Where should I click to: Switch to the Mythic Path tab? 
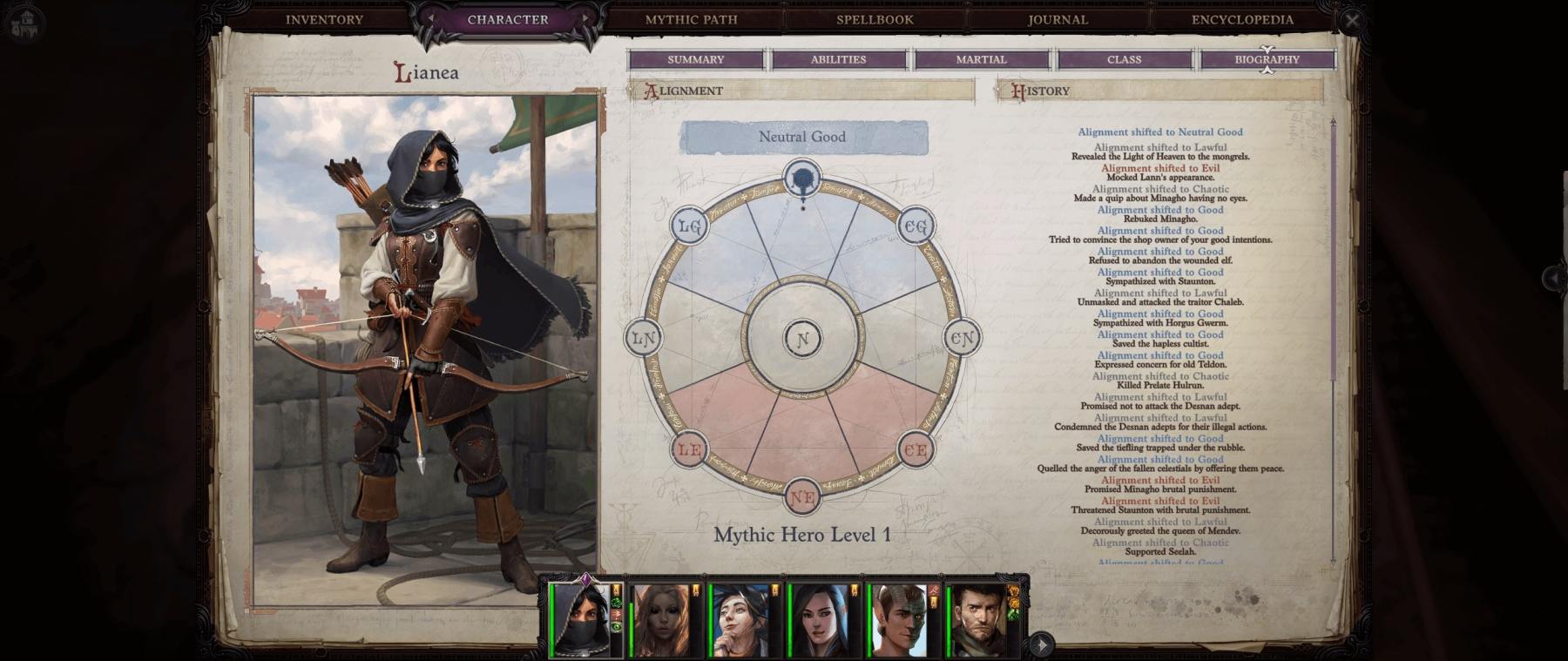click(x=691, y=19)
